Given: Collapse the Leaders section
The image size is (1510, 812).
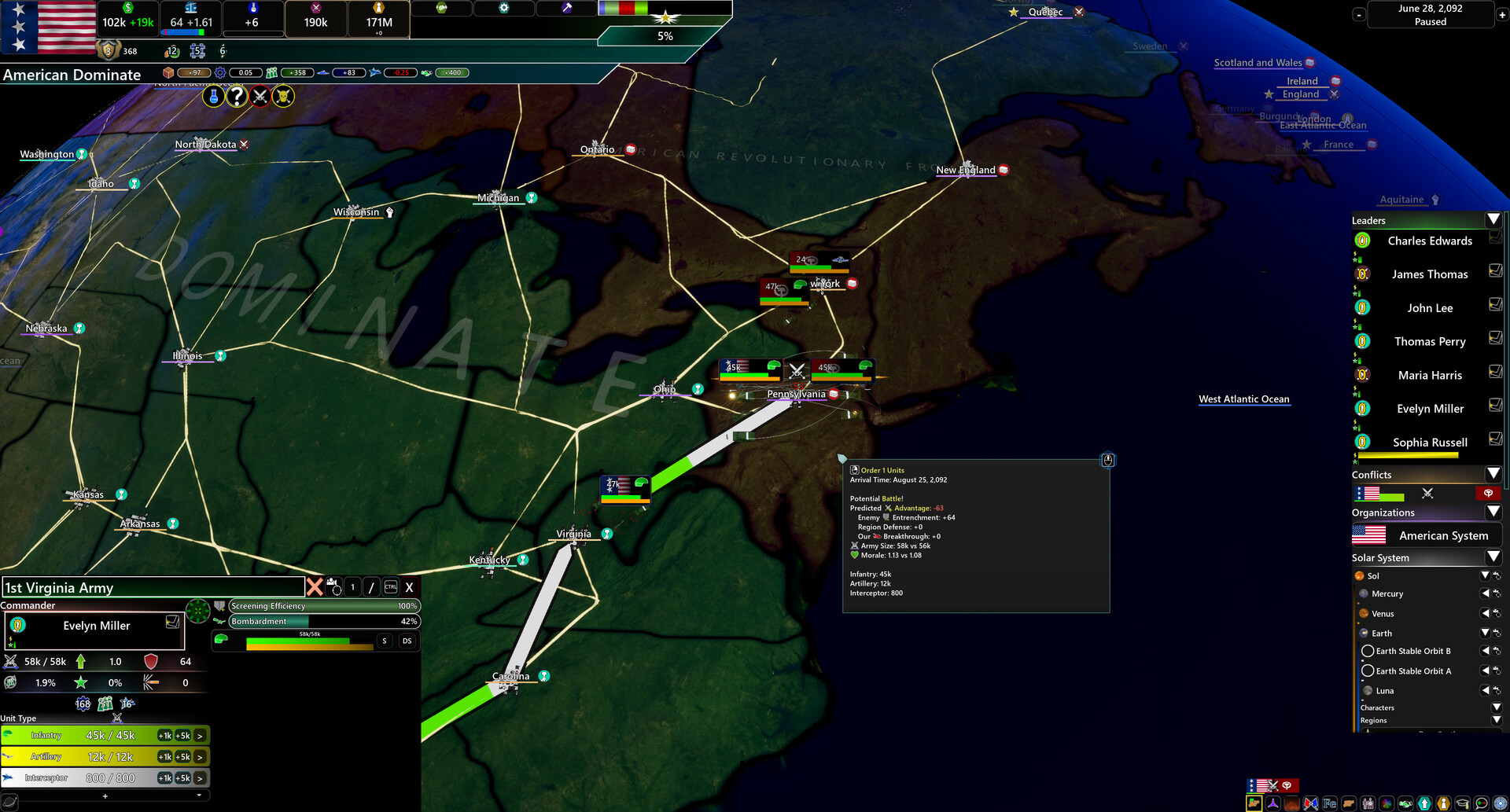Looking at the screenshot, I should point(1493,220).
